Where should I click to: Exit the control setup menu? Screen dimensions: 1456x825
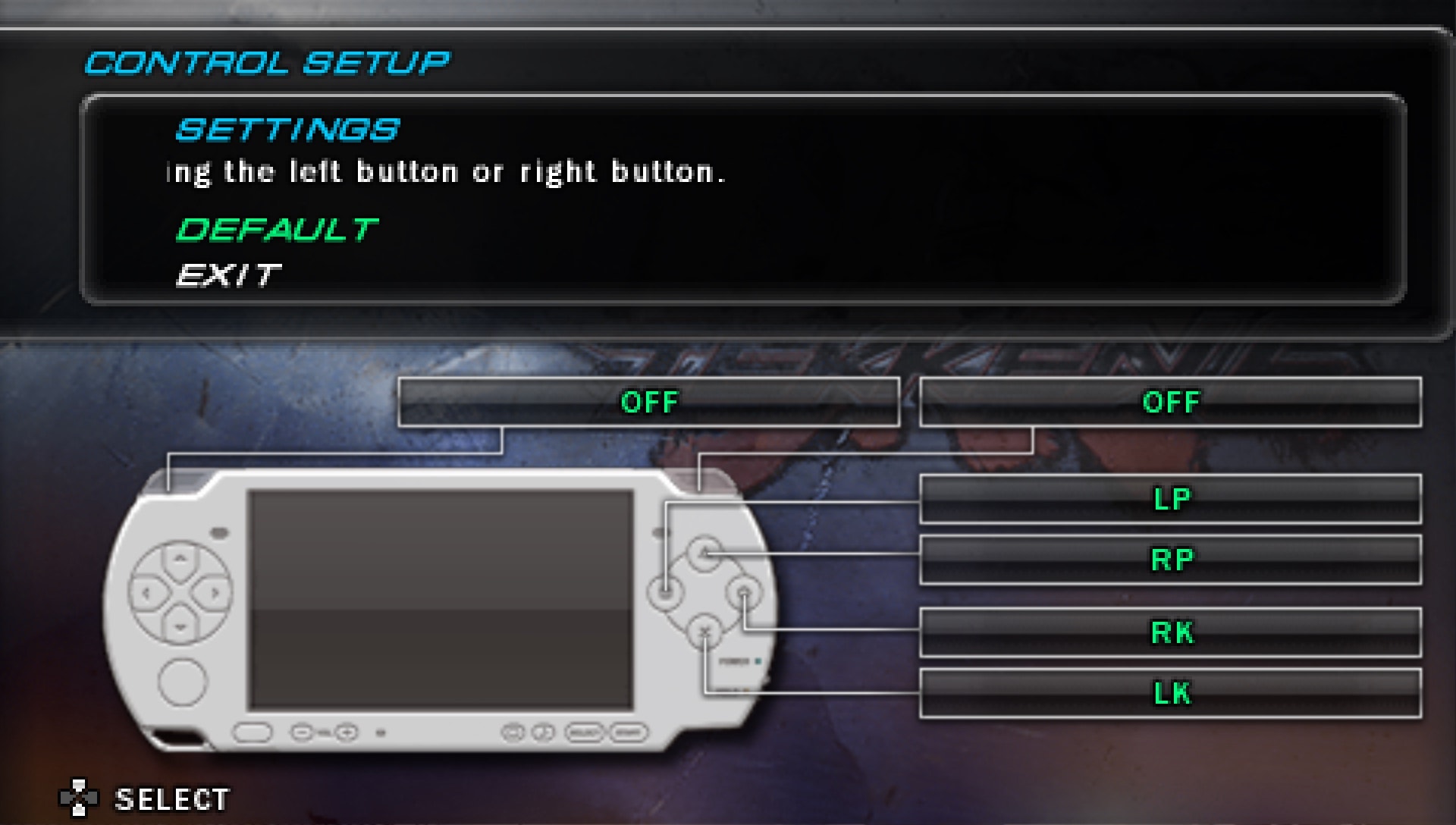(228, 275)
